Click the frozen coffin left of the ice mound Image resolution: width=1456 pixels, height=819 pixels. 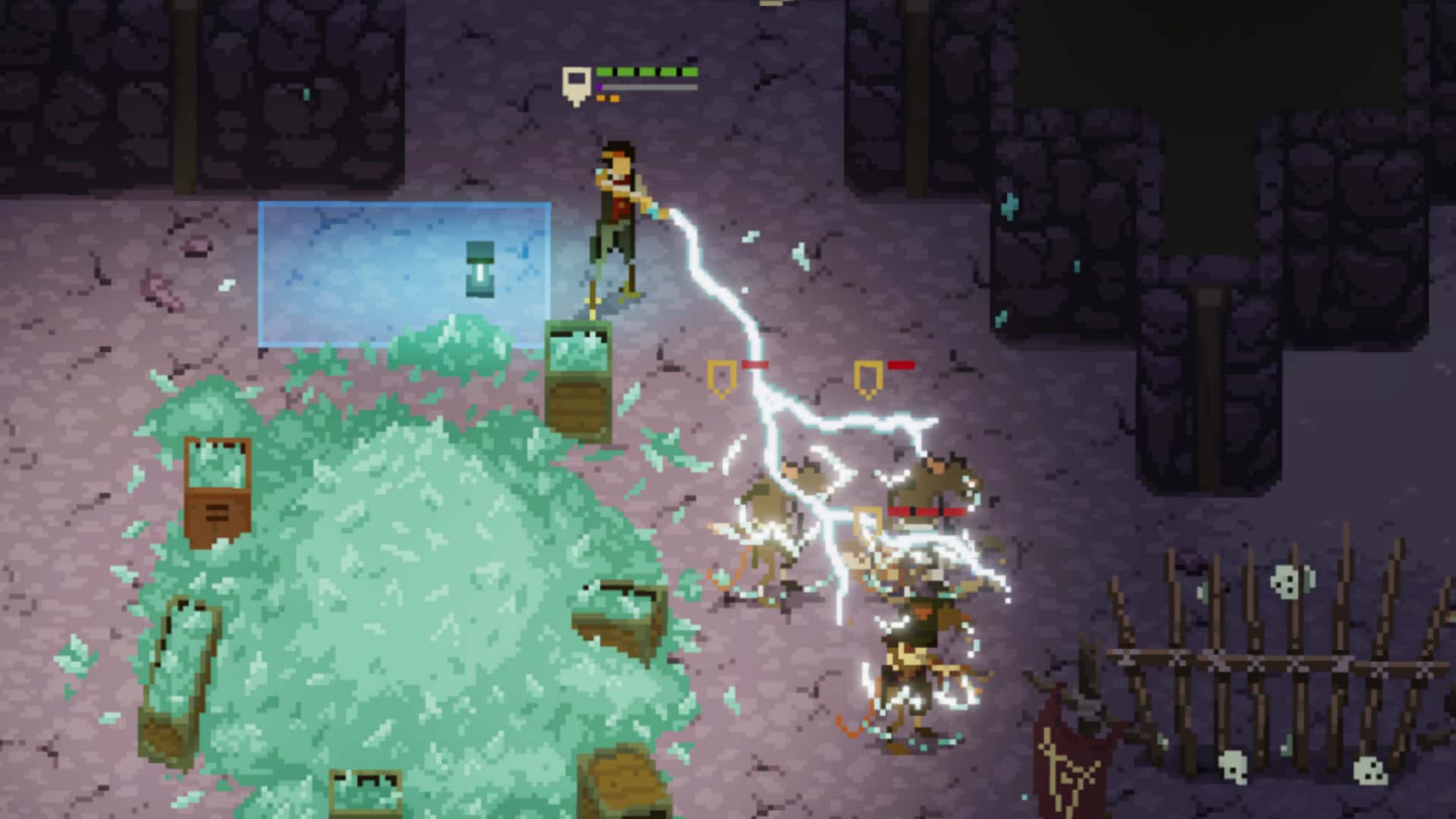coord(218,485)
